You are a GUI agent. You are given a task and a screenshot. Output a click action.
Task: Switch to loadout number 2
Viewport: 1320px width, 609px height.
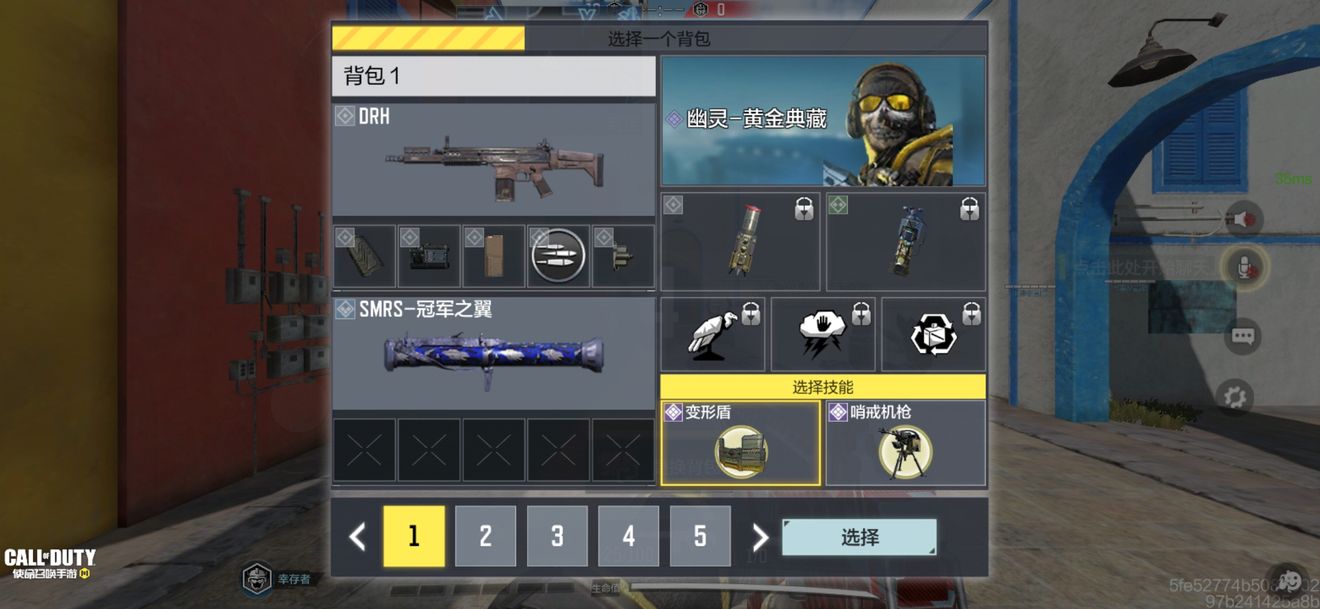pyautogui.click(x=485, y=536)
